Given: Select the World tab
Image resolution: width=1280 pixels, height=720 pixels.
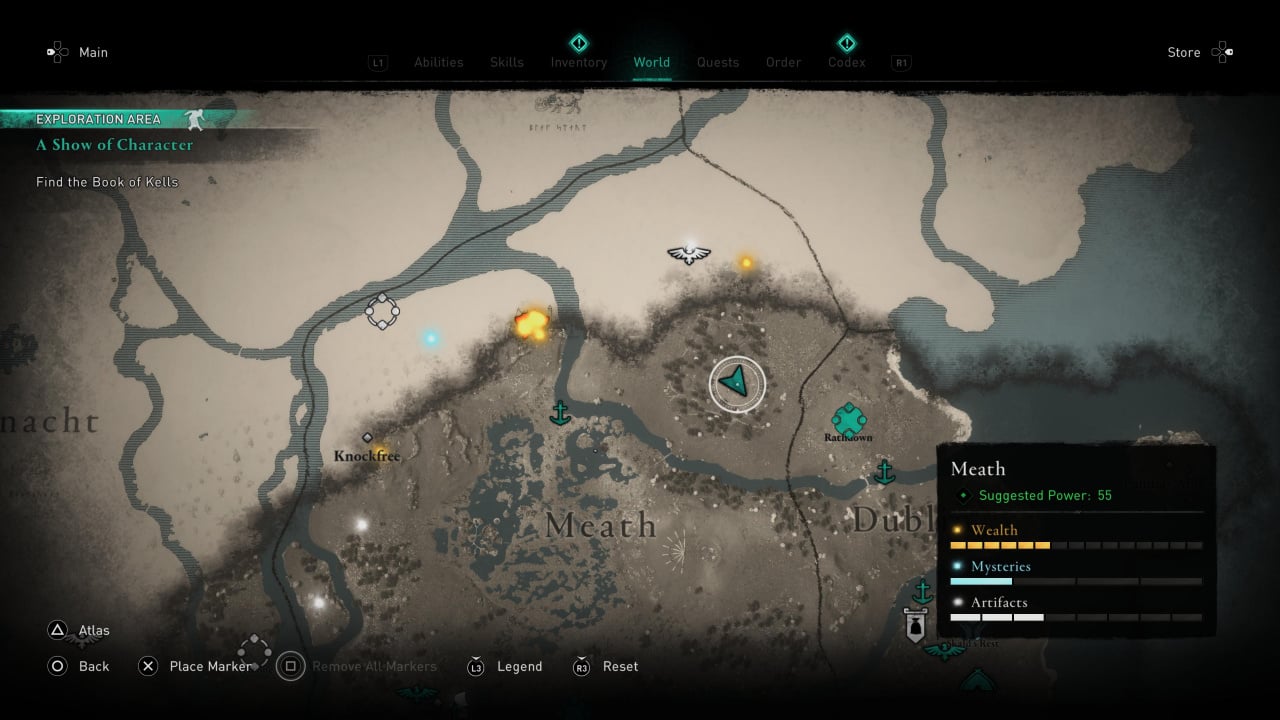Looking at the screenshot, I should point(651,62).
